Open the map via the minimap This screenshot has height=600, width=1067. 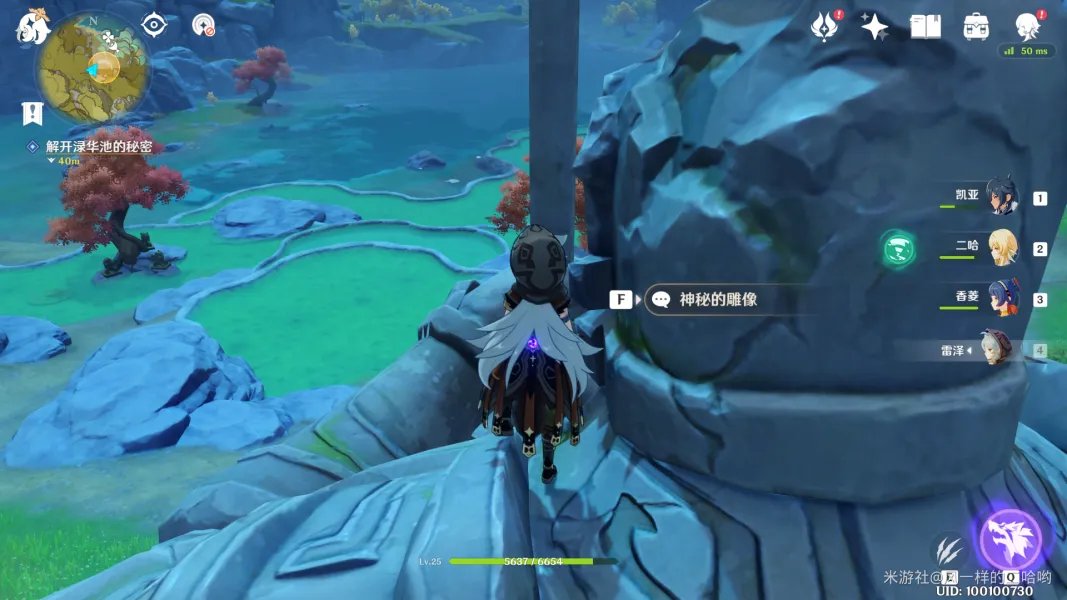tap(91, 67)
